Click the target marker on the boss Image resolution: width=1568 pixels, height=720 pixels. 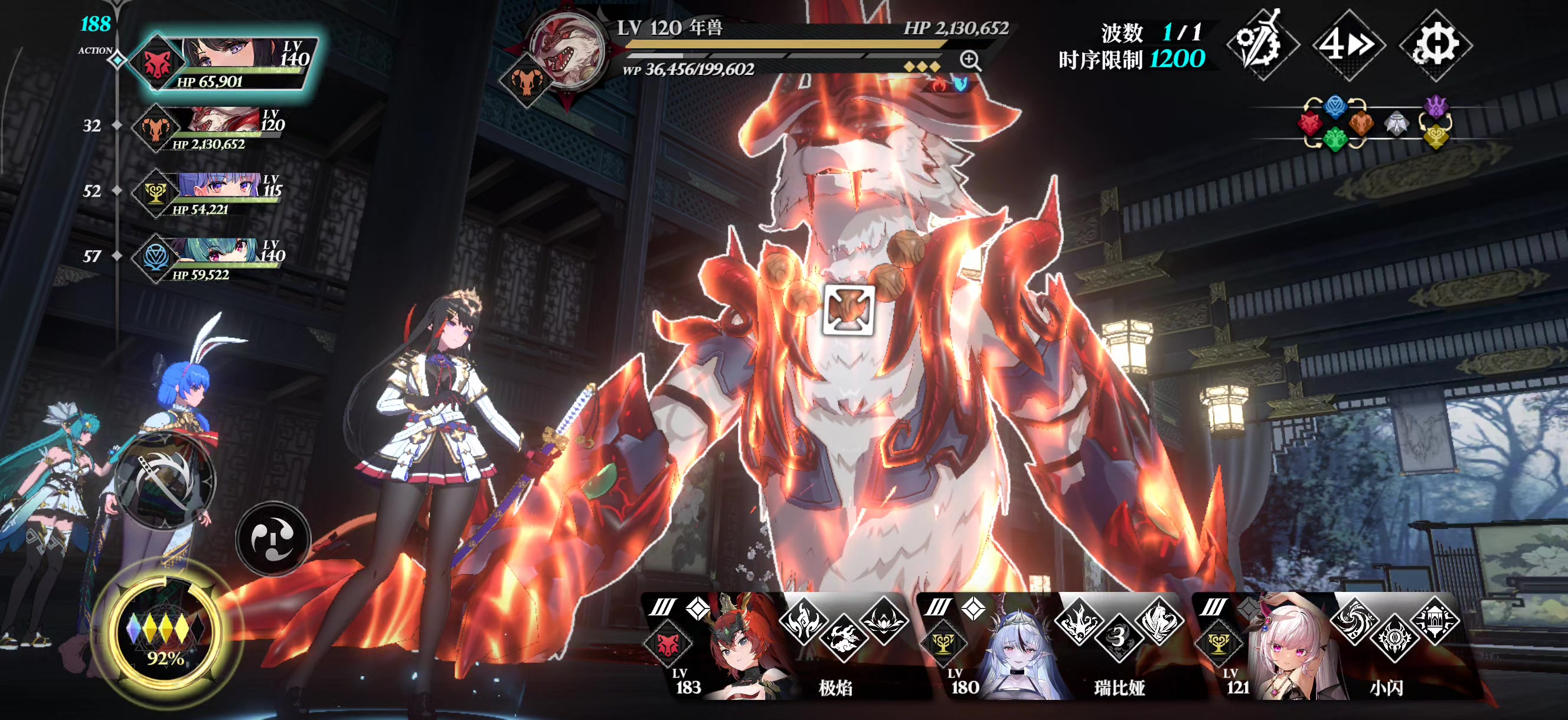pos(848,309)
